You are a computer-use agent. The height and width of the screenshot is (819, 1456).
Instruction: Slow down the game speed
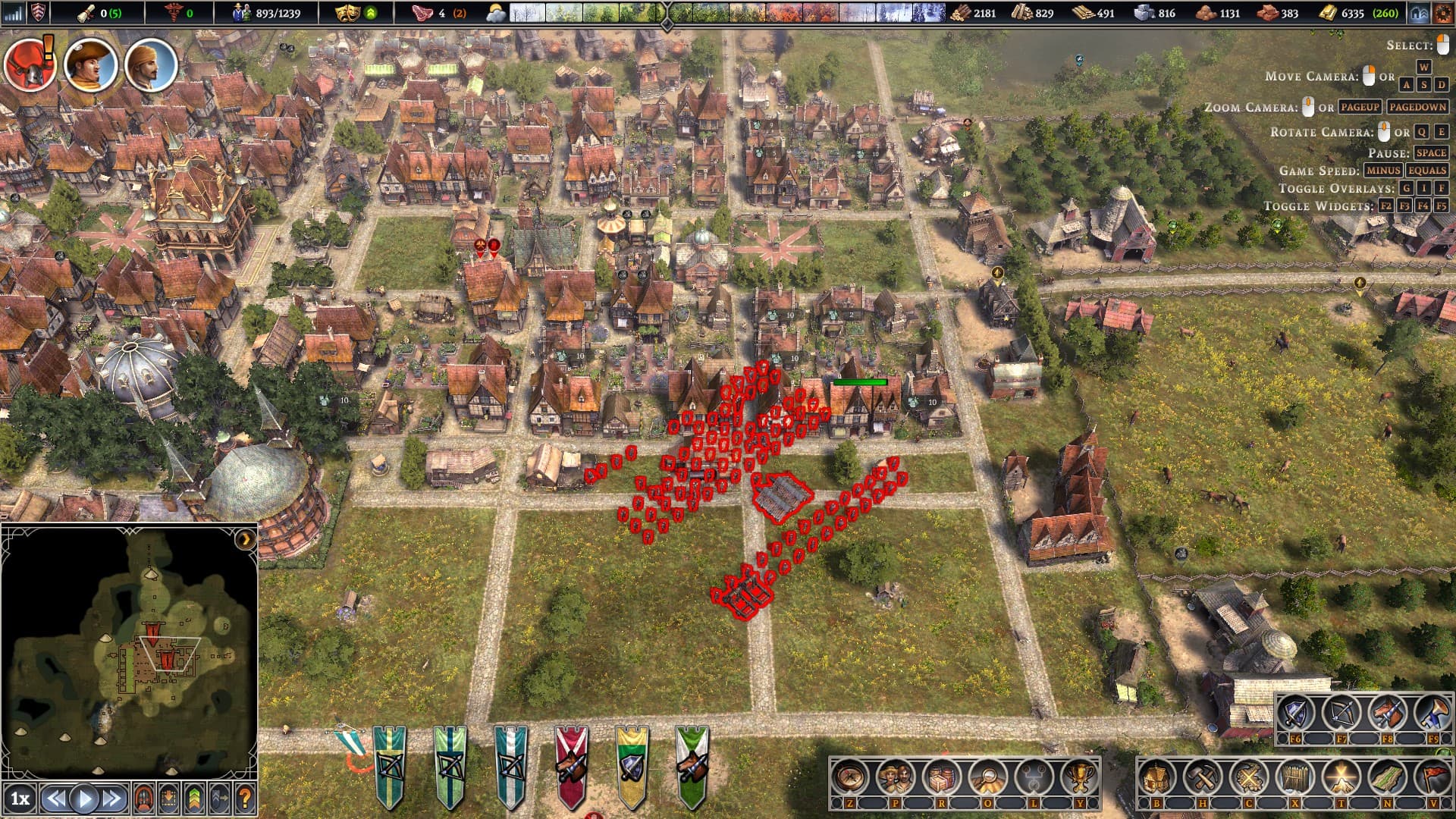[55, 799]
